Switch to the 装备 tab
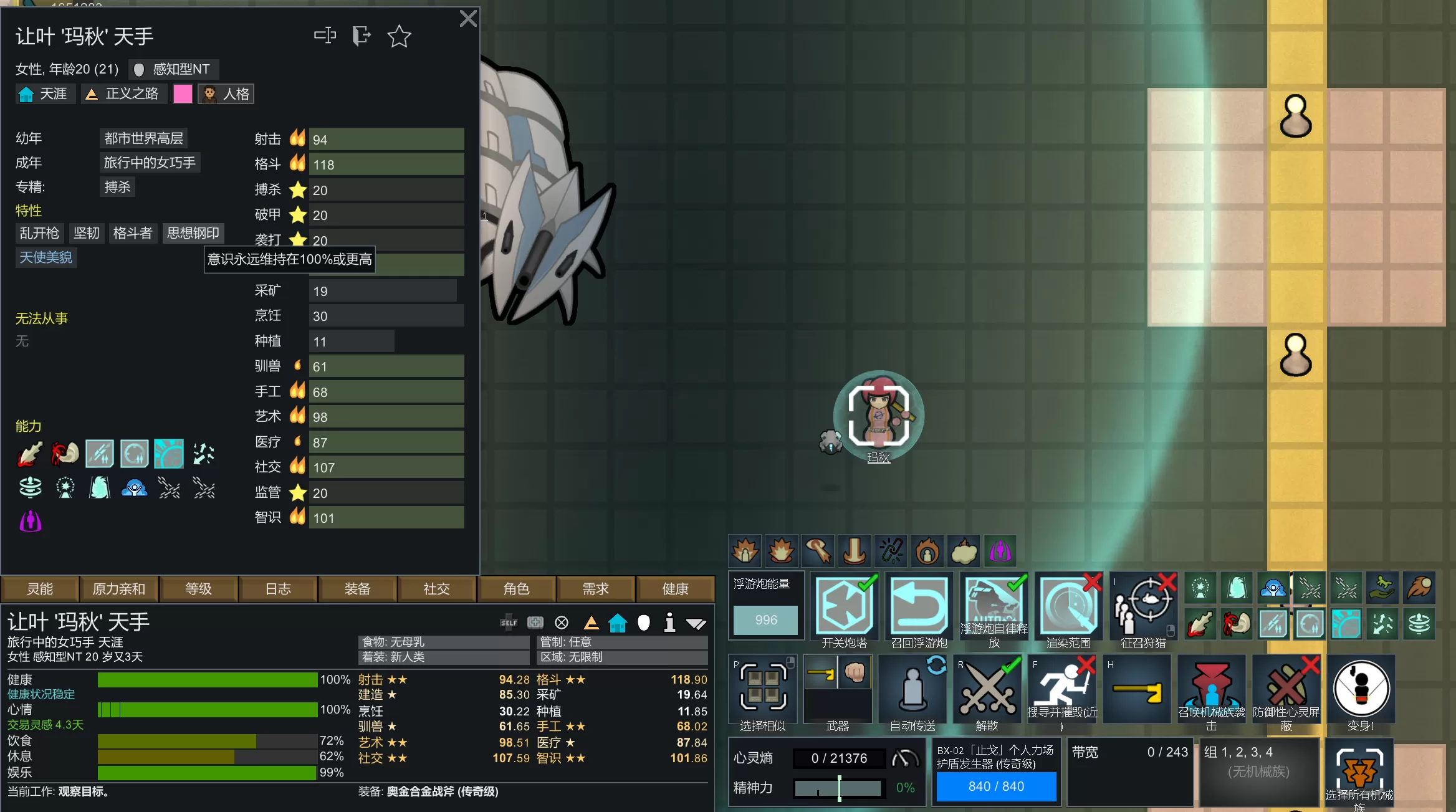 357,589
